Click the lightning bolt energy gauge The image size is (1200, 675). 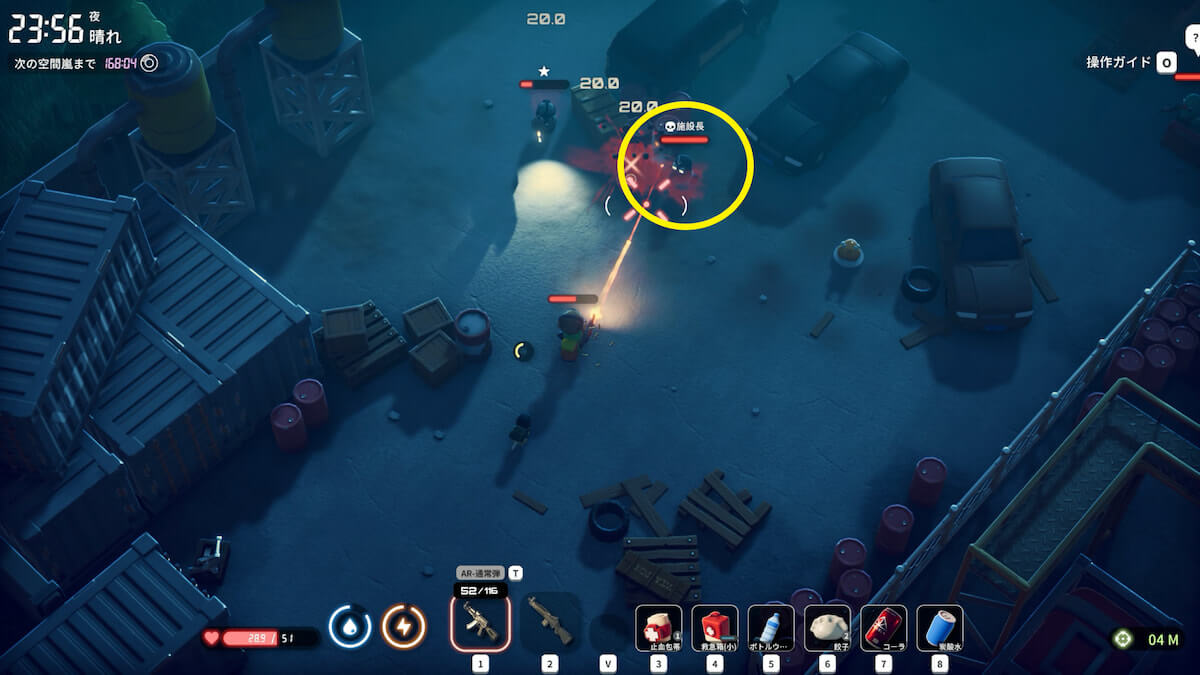(x=404, y=627)
